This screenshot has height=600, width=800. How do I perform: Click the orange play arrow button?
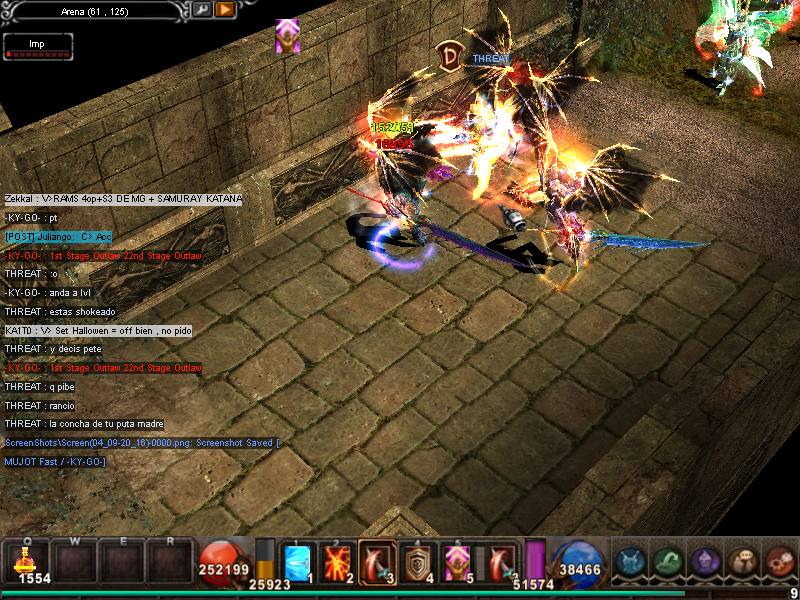click(225, 9)
